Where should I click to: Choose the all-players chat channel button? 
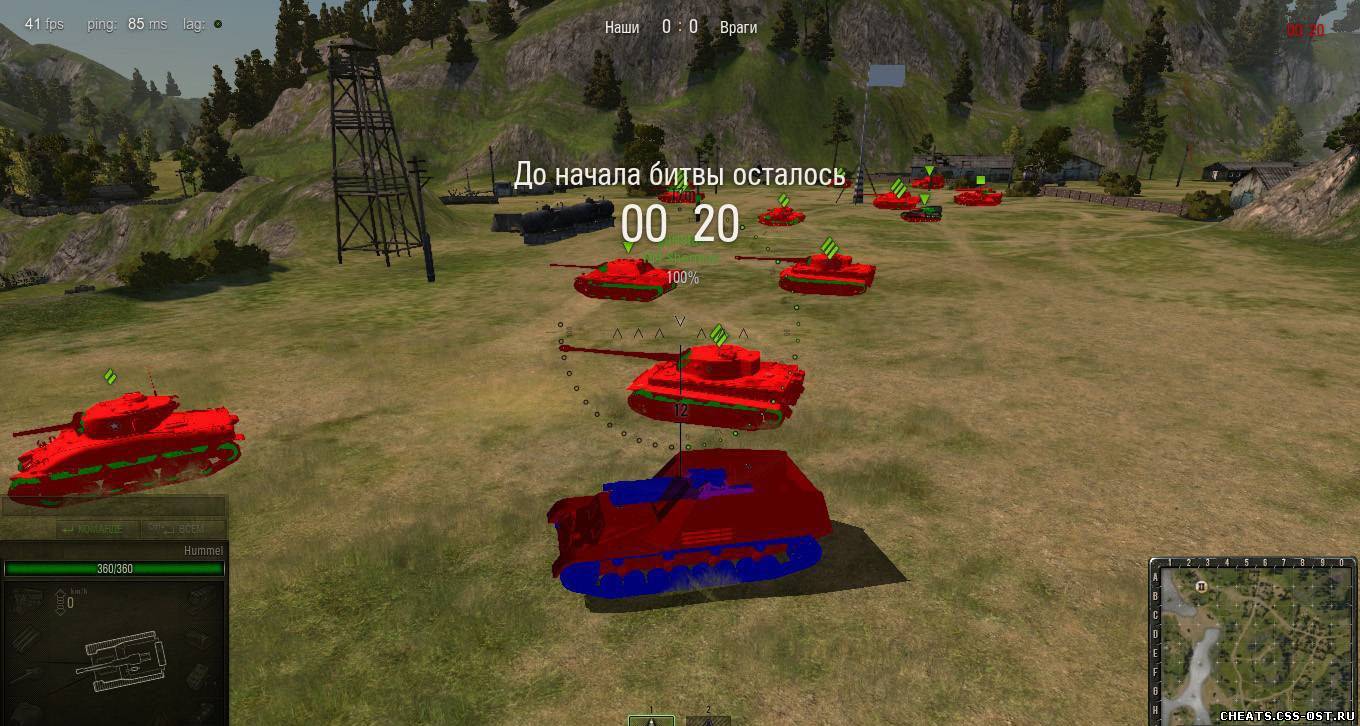point(180,529)
